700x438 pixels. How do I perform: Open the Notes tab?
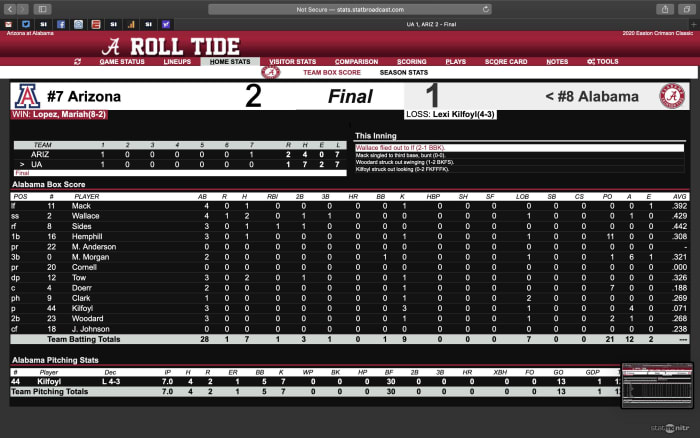557,62
